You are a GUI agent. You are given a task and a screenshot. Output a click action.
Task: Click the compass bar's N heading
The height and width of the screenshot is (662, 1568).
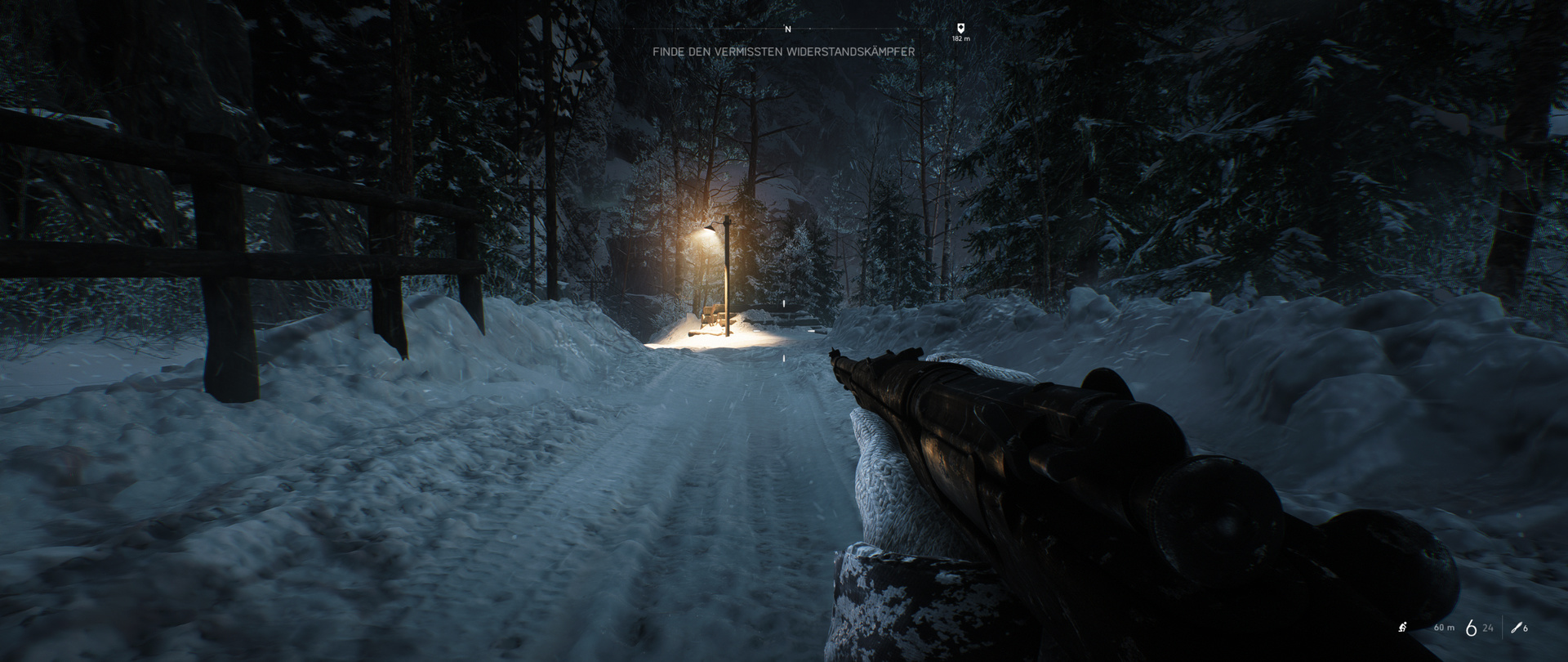point(787,29)
